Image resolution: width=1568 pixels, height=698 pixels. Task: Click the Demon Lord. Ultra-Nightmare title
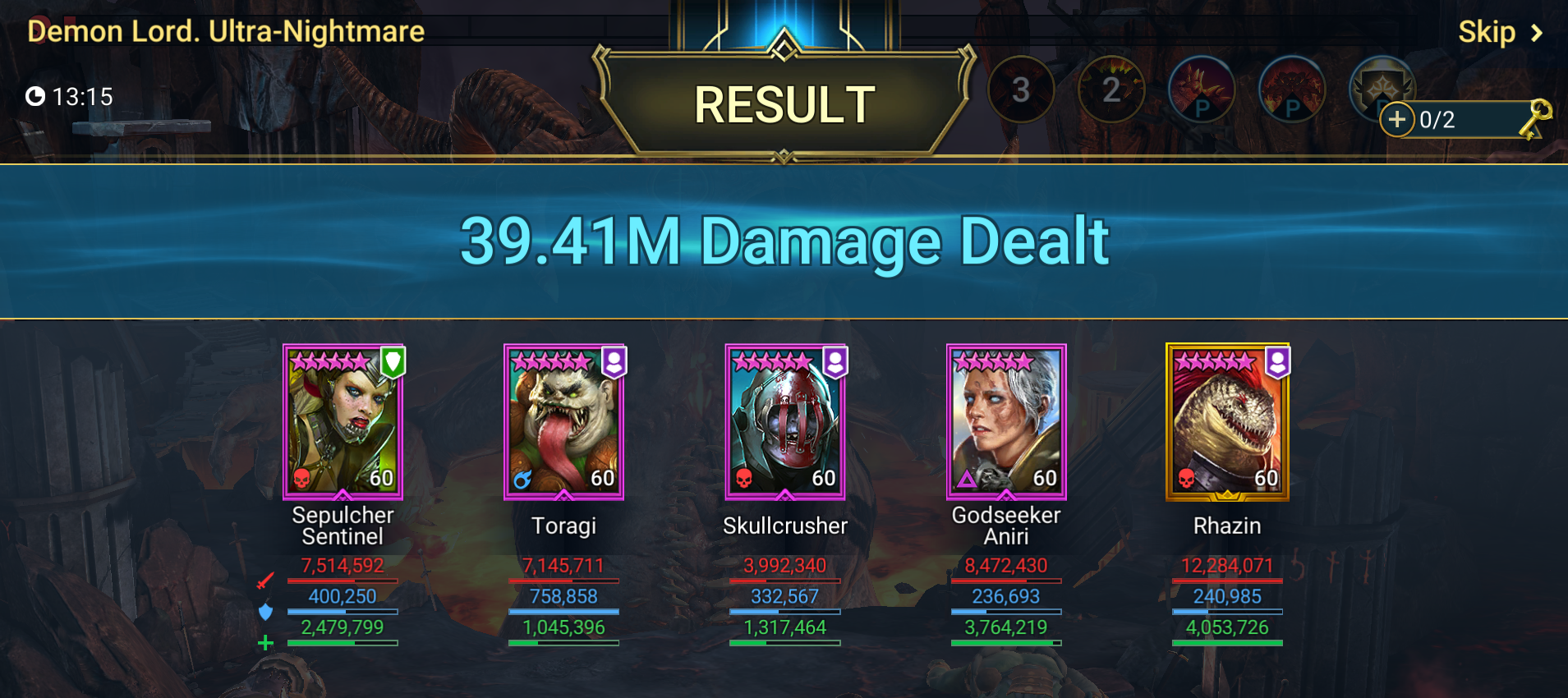point(224,31)
